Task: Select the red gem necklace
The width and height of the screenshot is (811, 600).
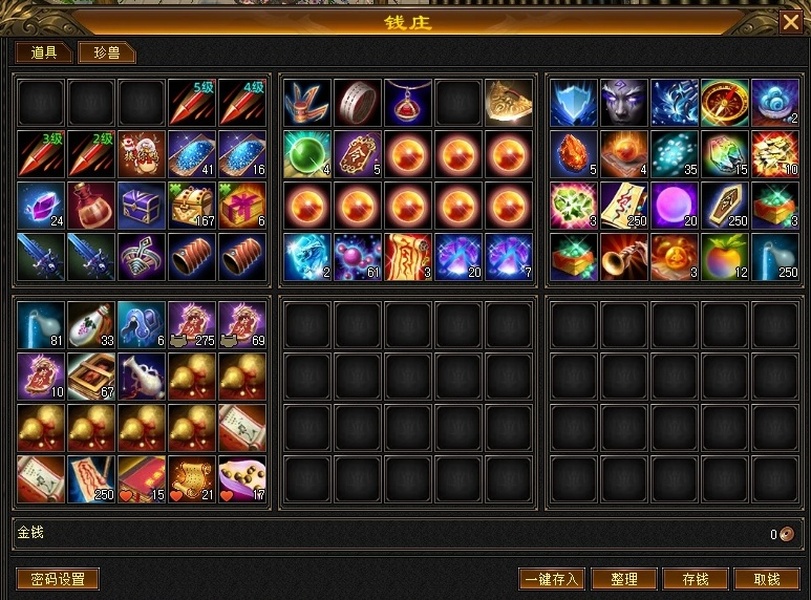Action: tap(408, 103)
